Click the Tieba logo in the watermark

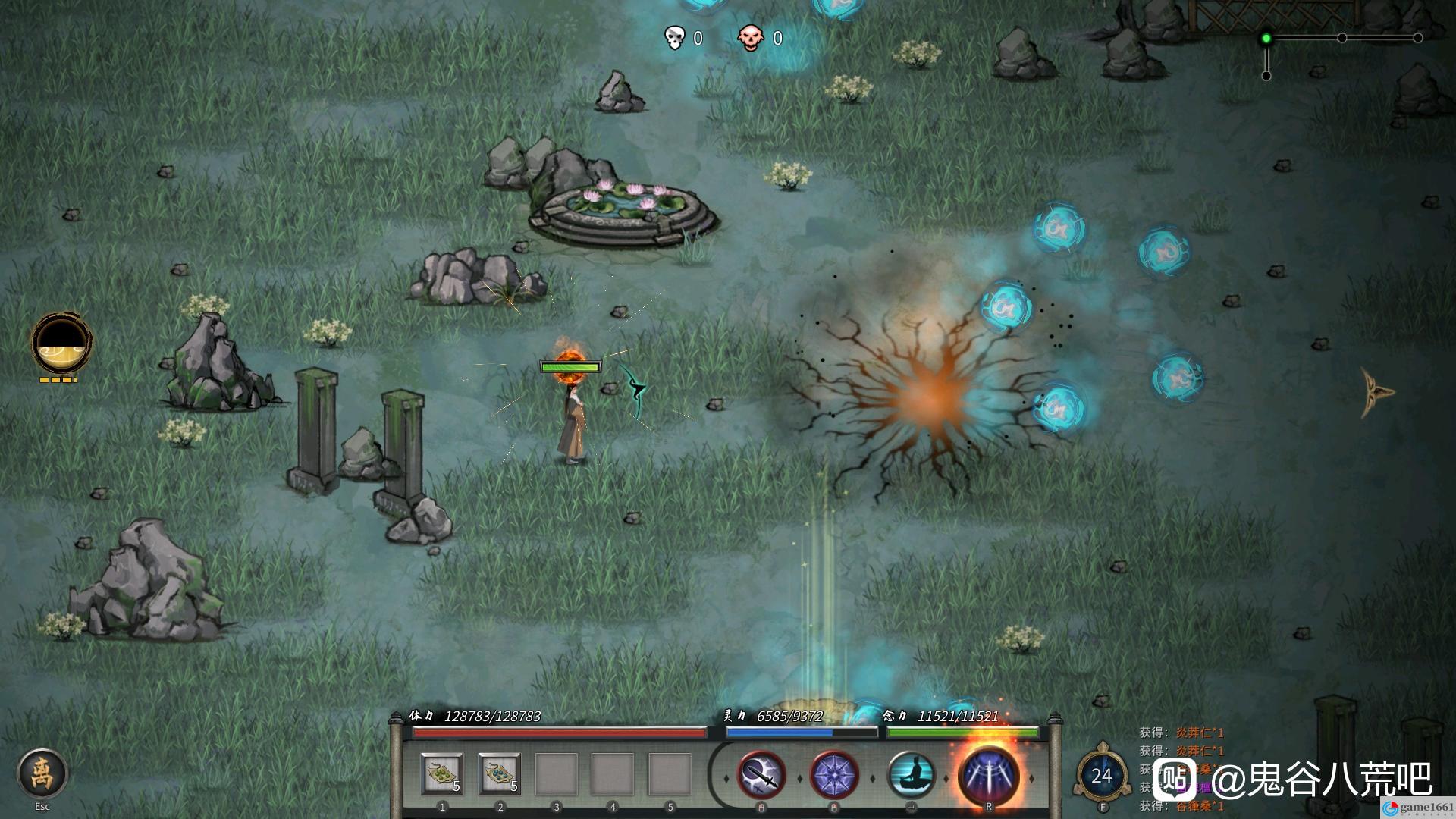click(1175, 780)
